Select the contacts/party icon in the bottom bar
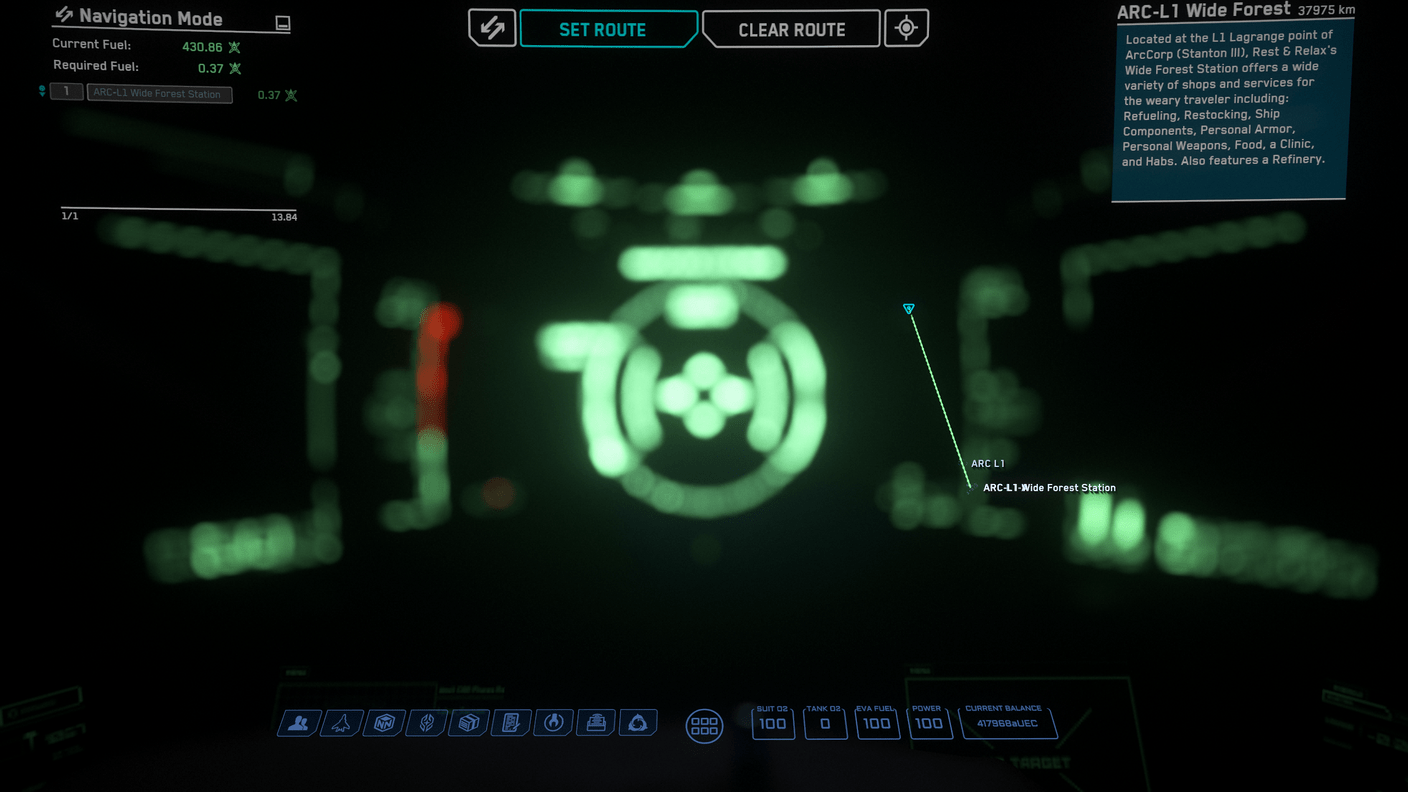 [298, 722]
